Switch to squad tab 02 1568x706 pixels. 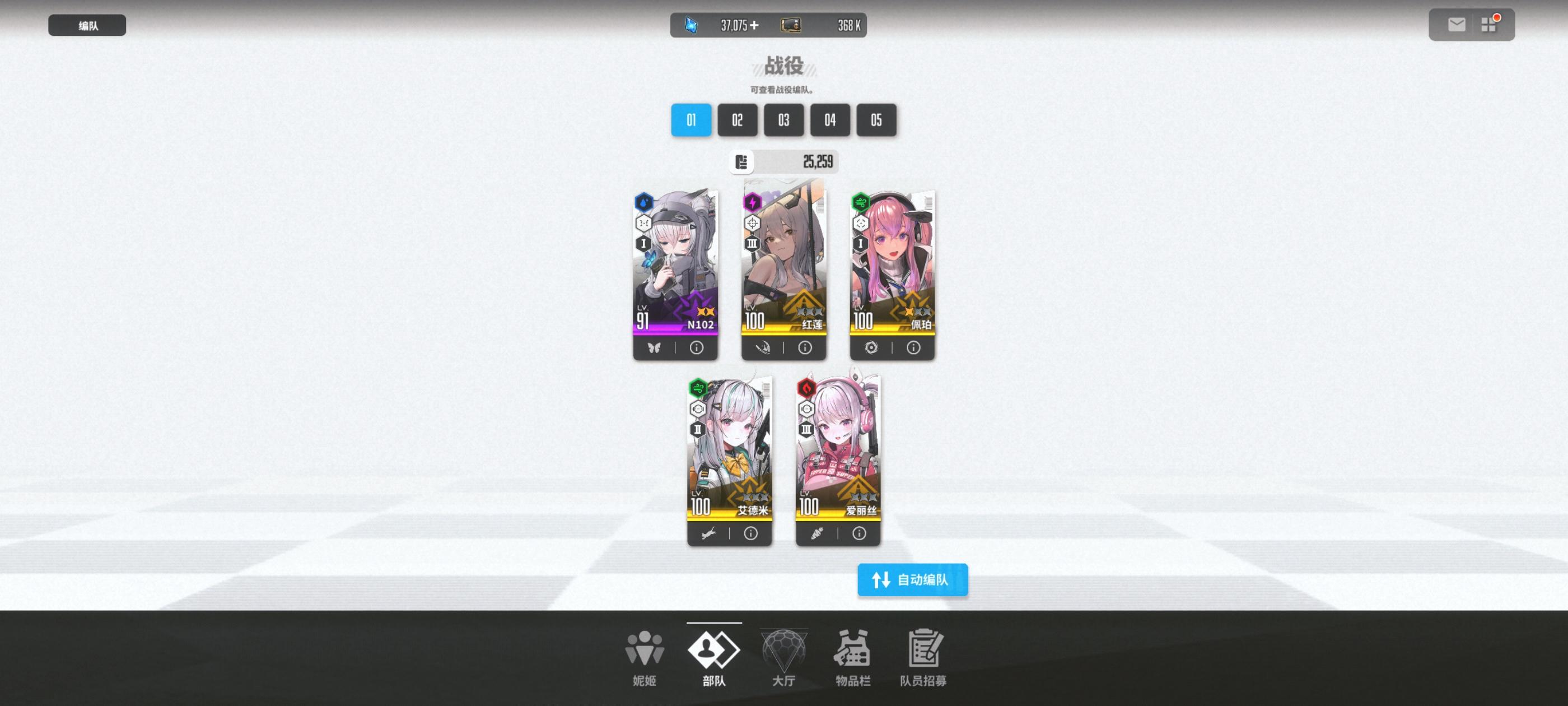tap(737, 120)
